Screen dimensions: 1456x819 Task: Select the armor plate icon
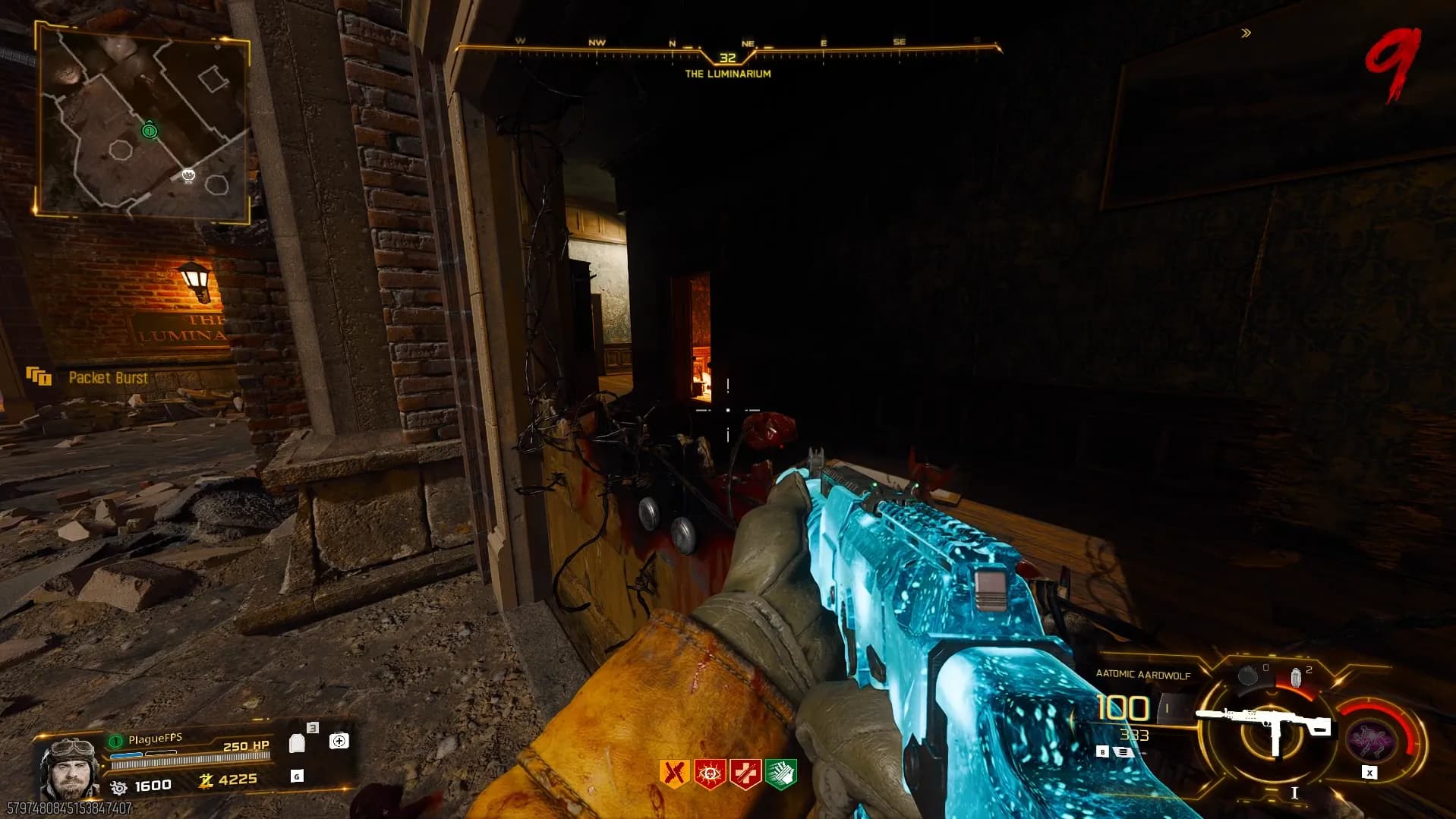click(x=297, y=743)
